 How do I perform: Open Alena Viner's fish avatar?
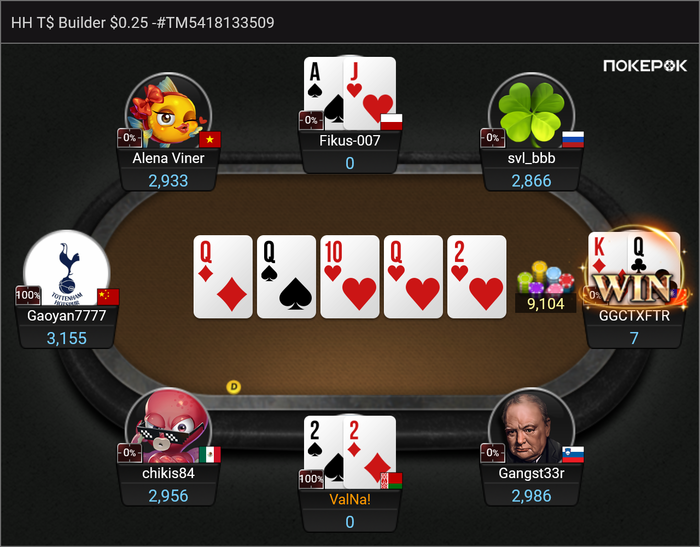click(168, 111)
